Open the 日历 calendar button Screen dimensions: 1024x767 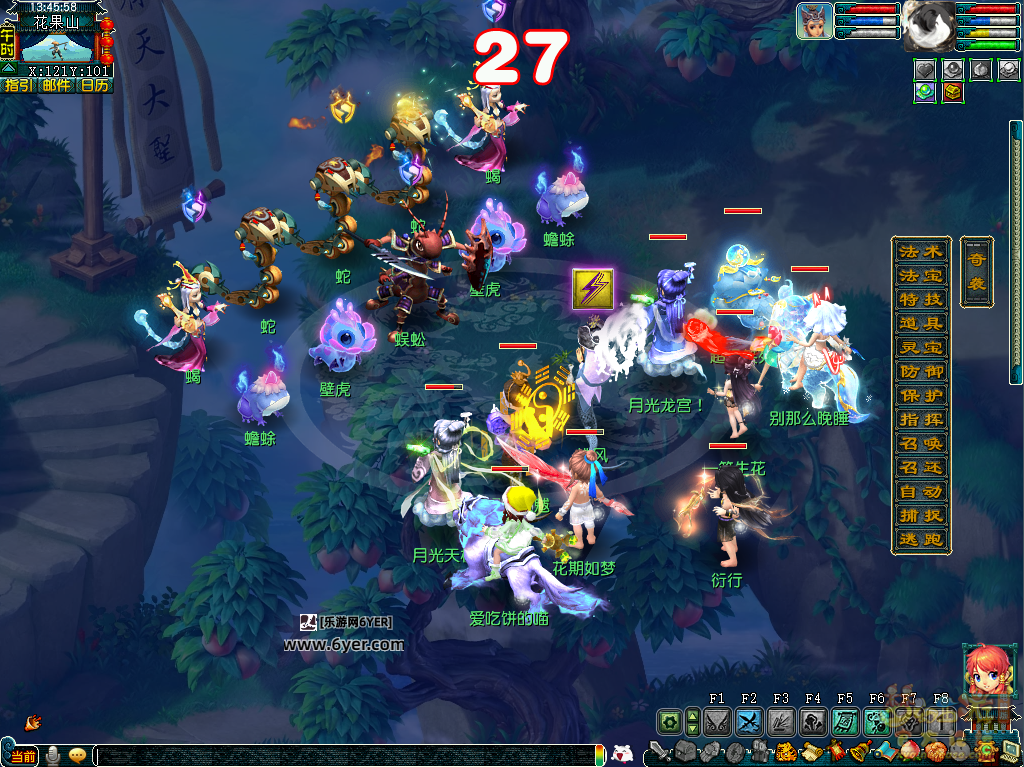click(x=94, y=86)
